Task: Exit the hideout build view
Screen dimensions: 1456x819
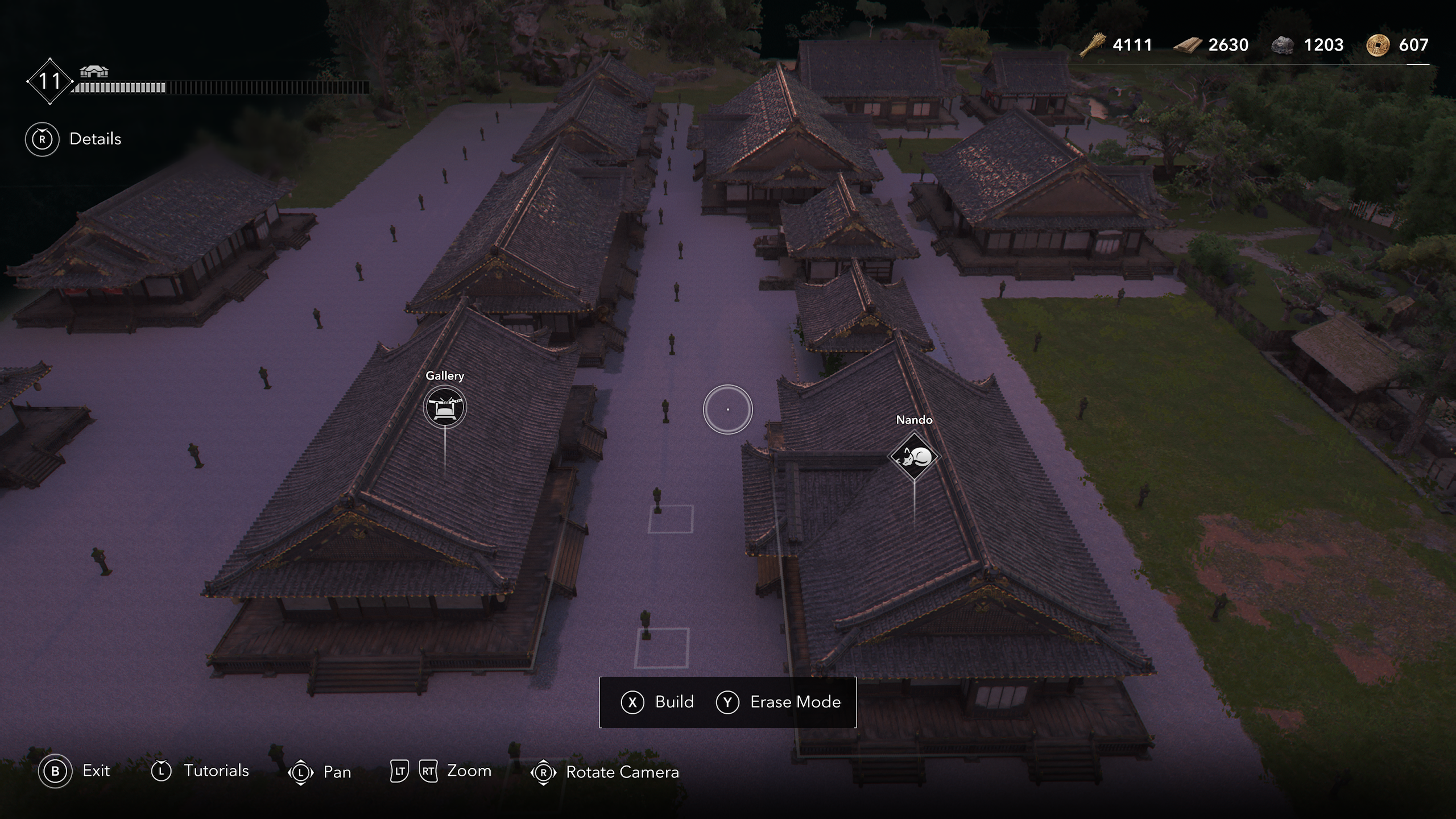Action: pyautogui.click(x=75, y=771)
